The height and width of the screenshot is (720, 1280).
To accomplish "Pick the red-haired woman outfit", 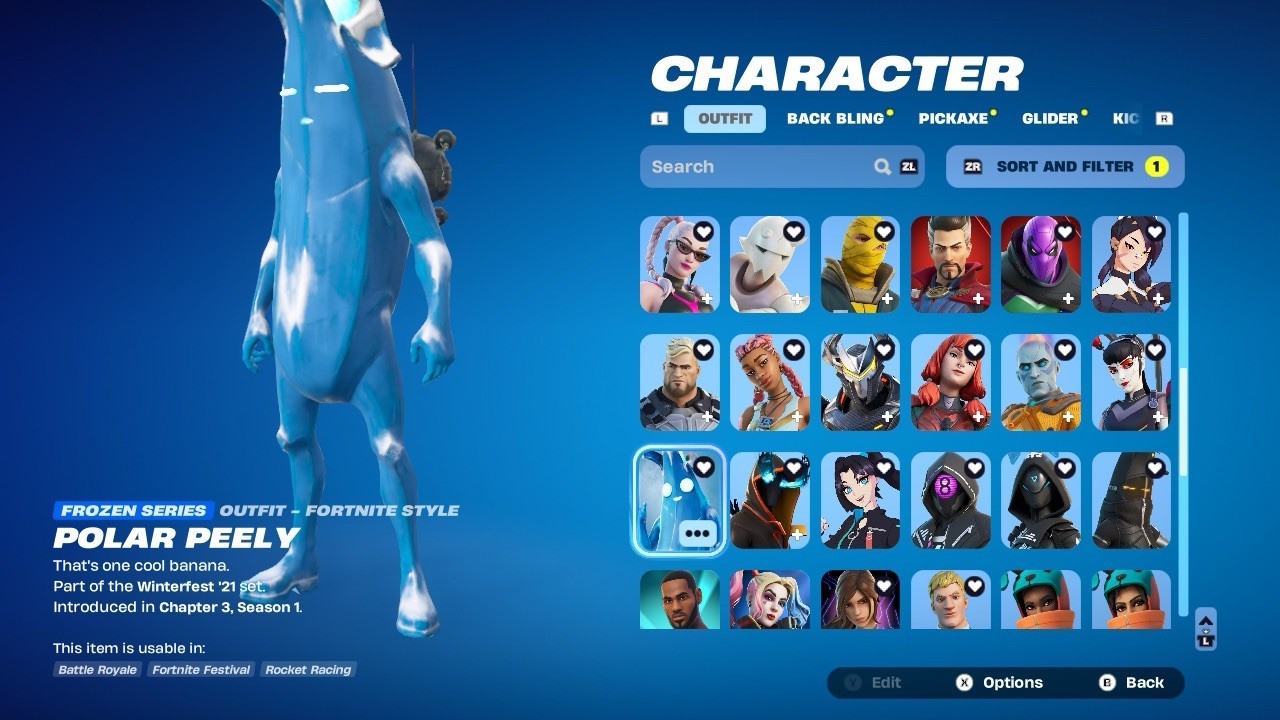I will point(950,383).
